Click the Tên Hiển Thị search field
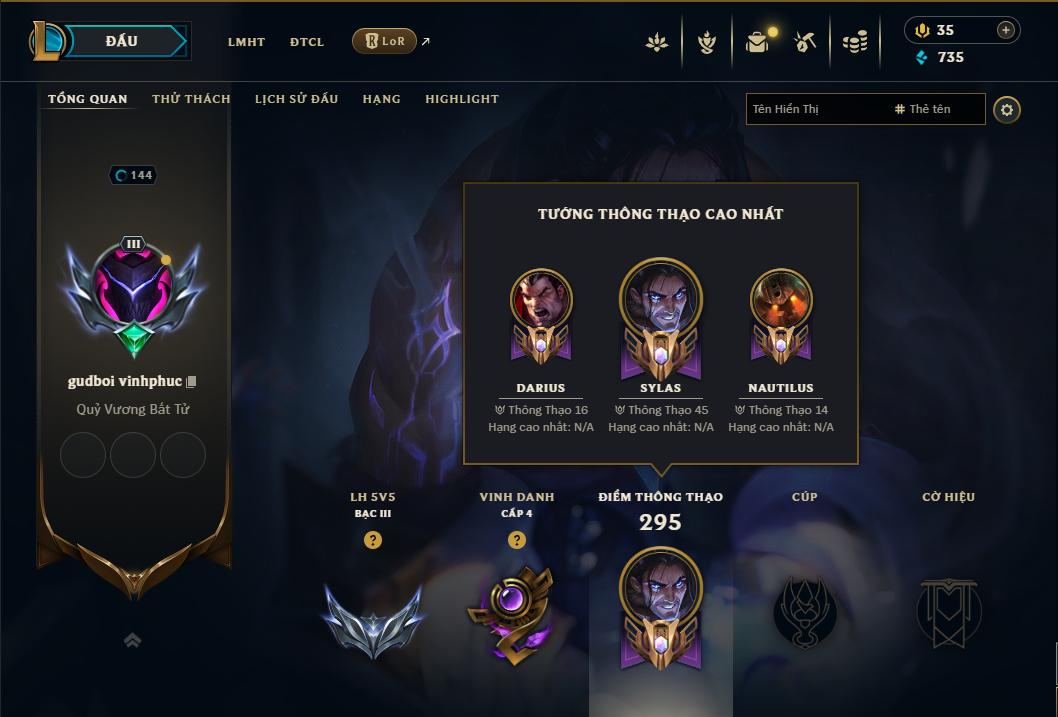 [x=815, y=109]
